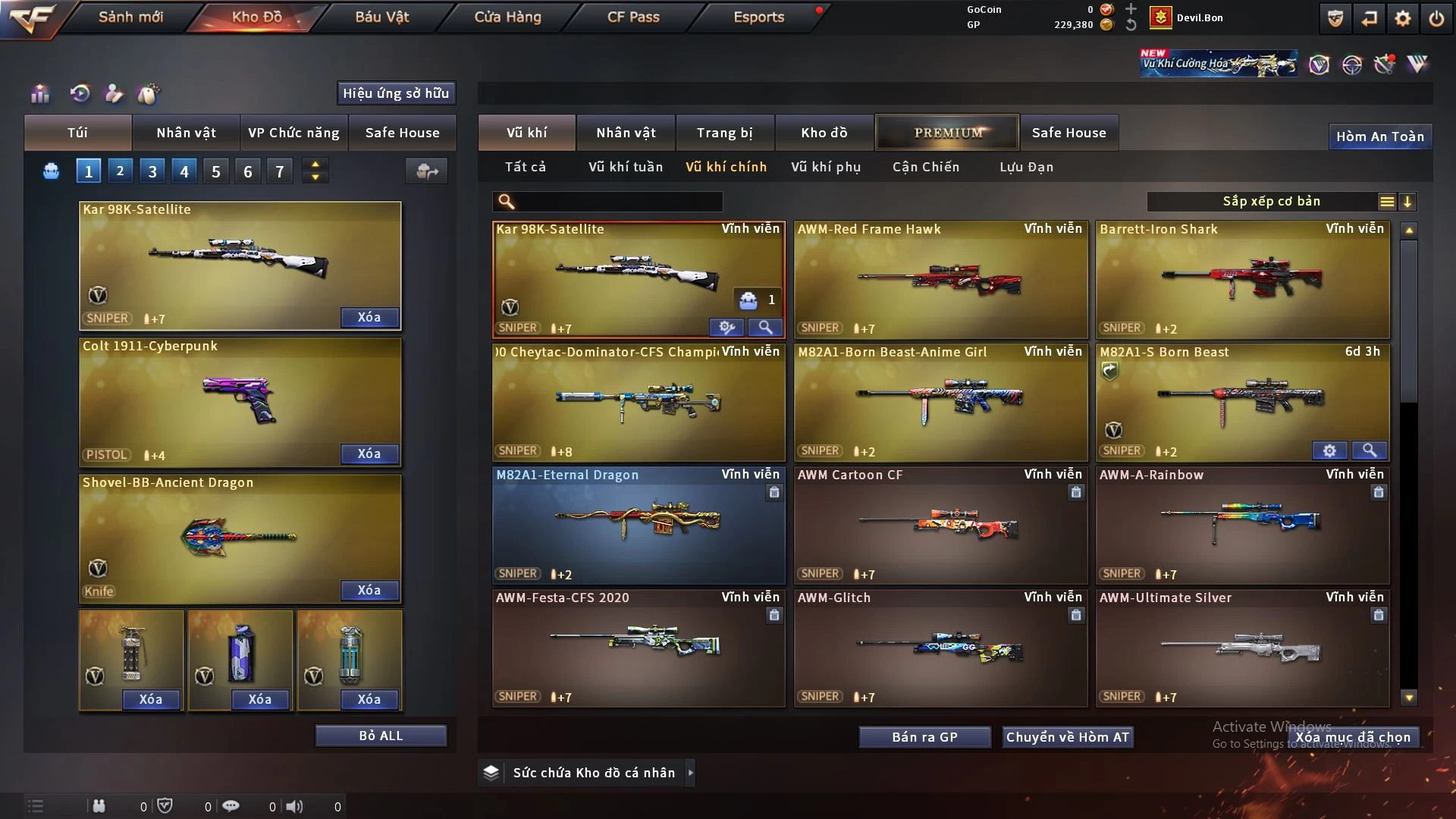The width and height of the screenshot is (1456, 819).
Task: Open settings via the gear icon
Action: click(1403, 18)
